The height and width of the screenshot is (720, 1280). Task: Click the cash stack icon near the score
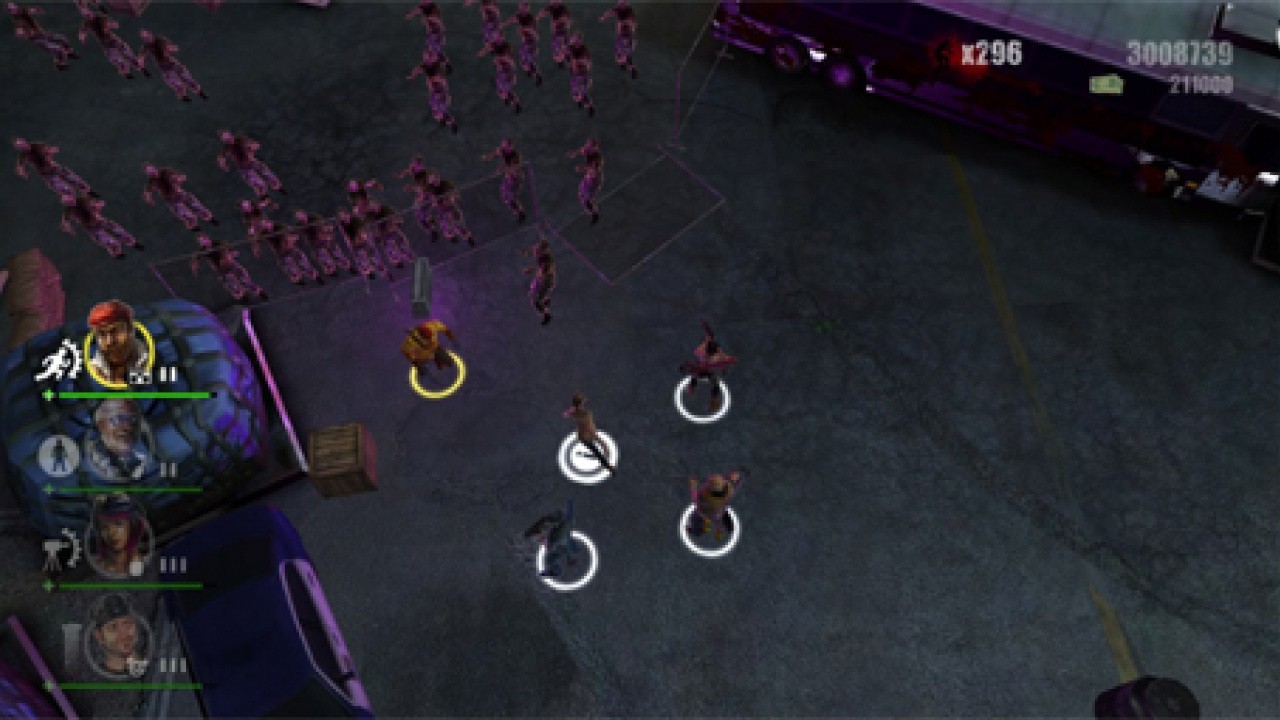click(x=1106, y=83)
